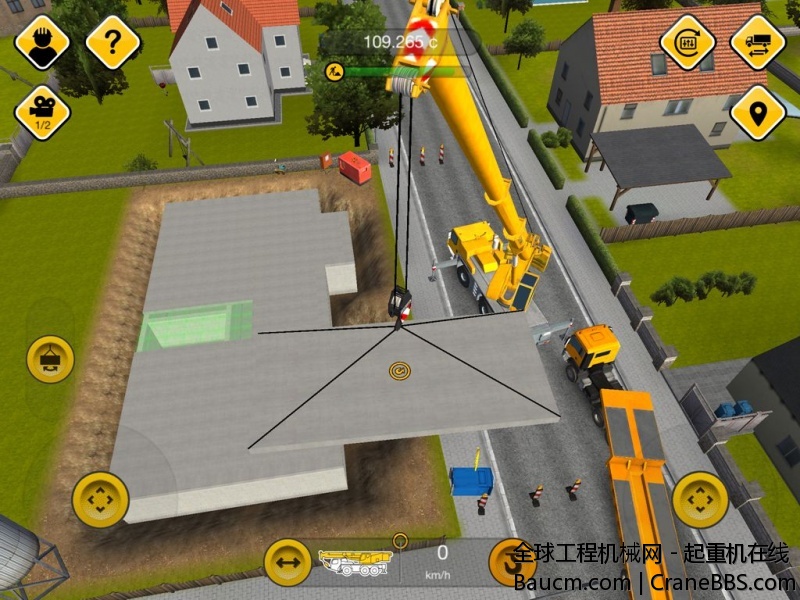Select the yellow crane vehicle icon

[x=355, y=561]
